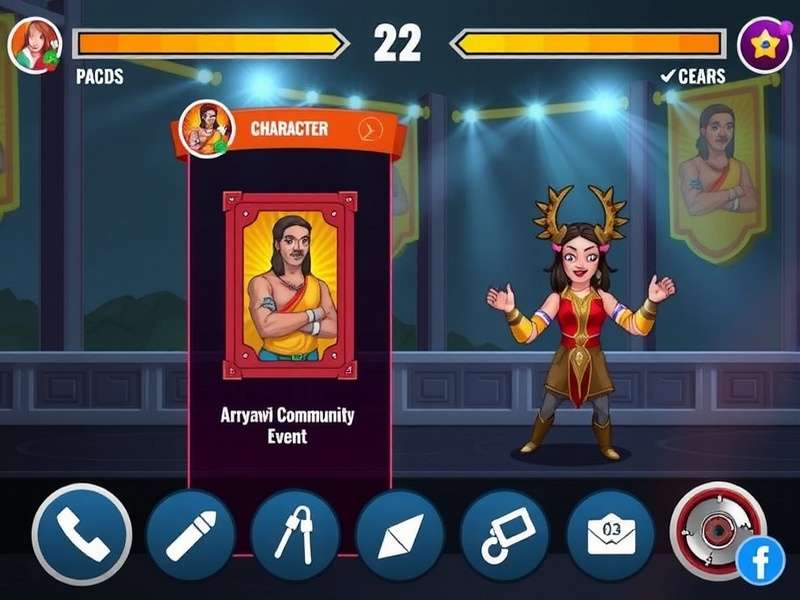Select the pencil icon button
This screenshot has height=600, width=800.
point(191,536)
